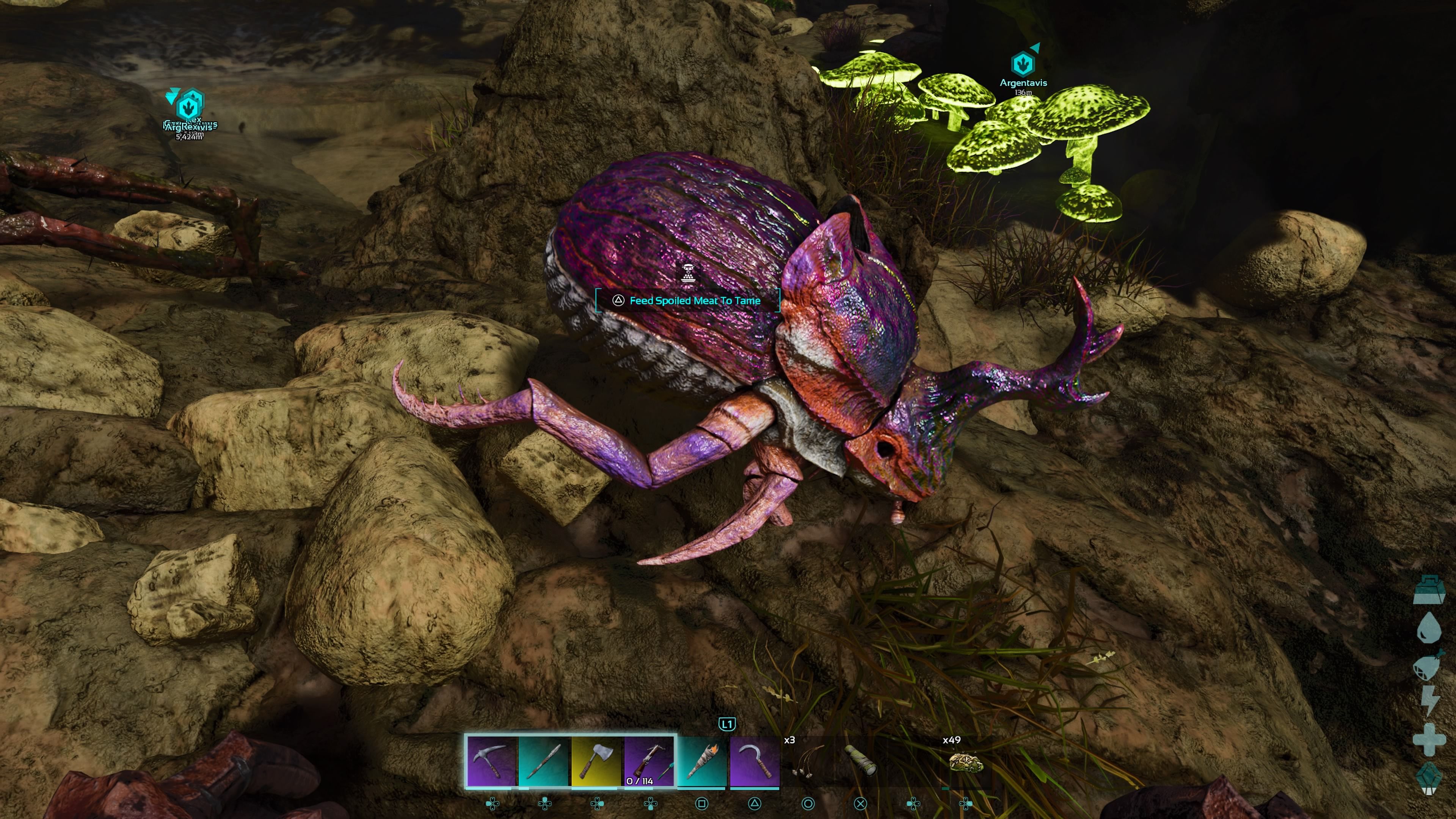The image size is (1456, 819).
Task: Use the spoiled meat stack x49
Action: point(965,761)
